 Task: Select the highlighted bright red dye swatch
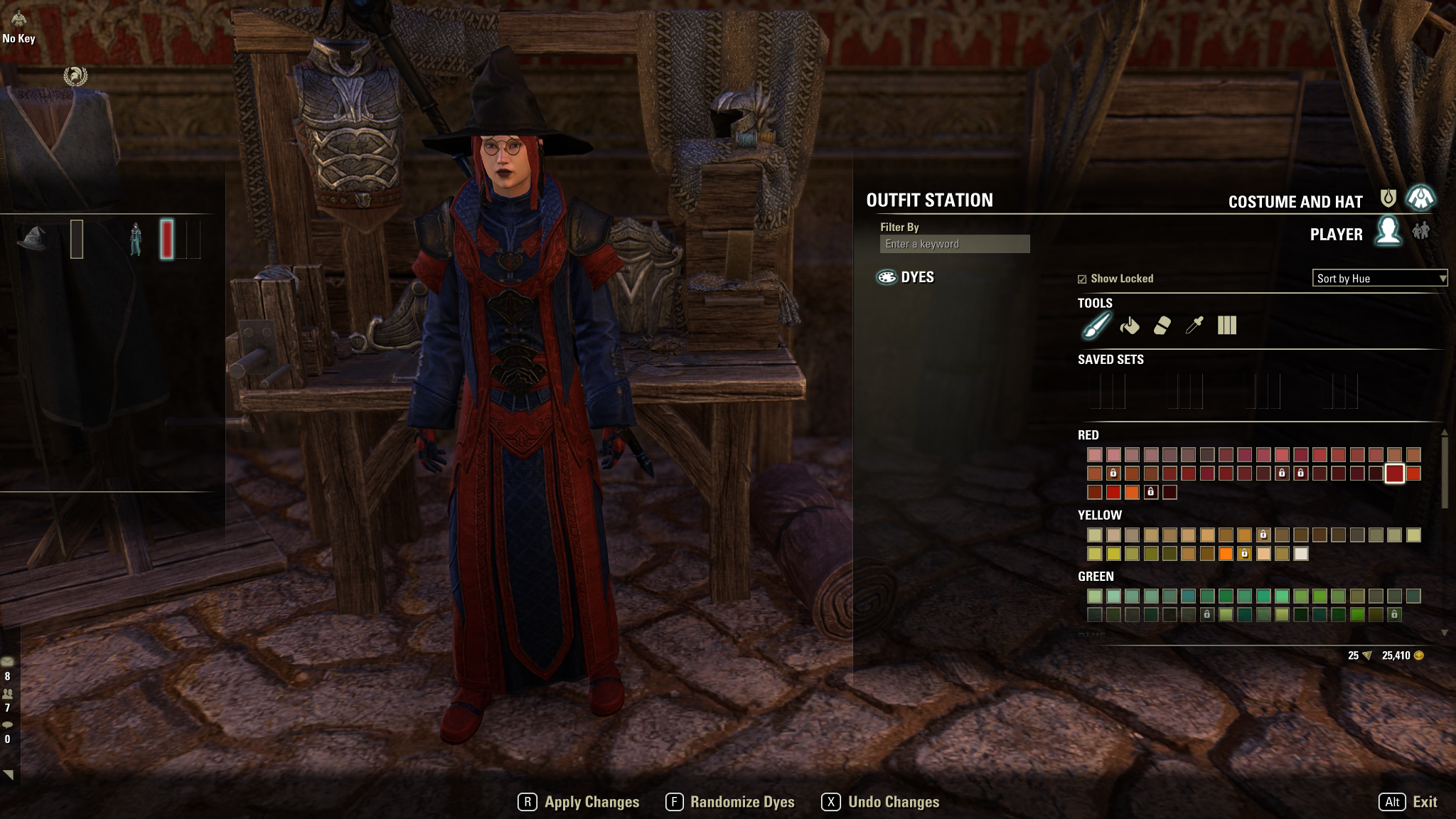[x=1394, y=473]
